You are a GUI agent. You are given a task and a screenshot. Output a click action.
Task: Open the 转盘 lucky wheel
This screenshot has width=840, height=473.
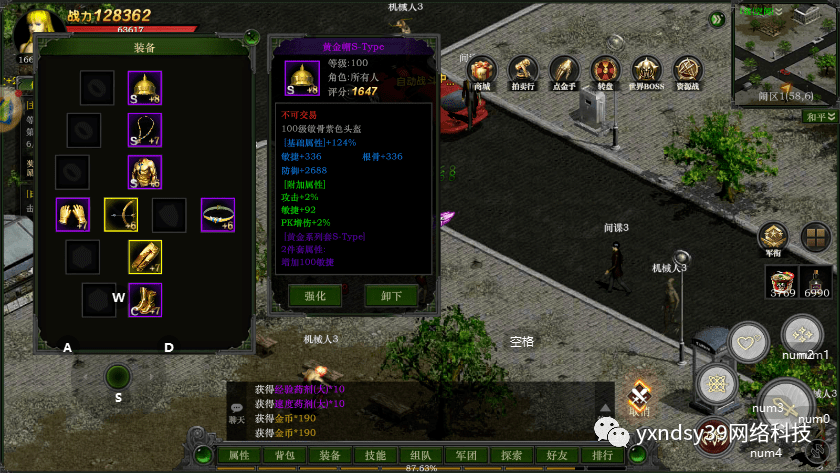[604, 72]
